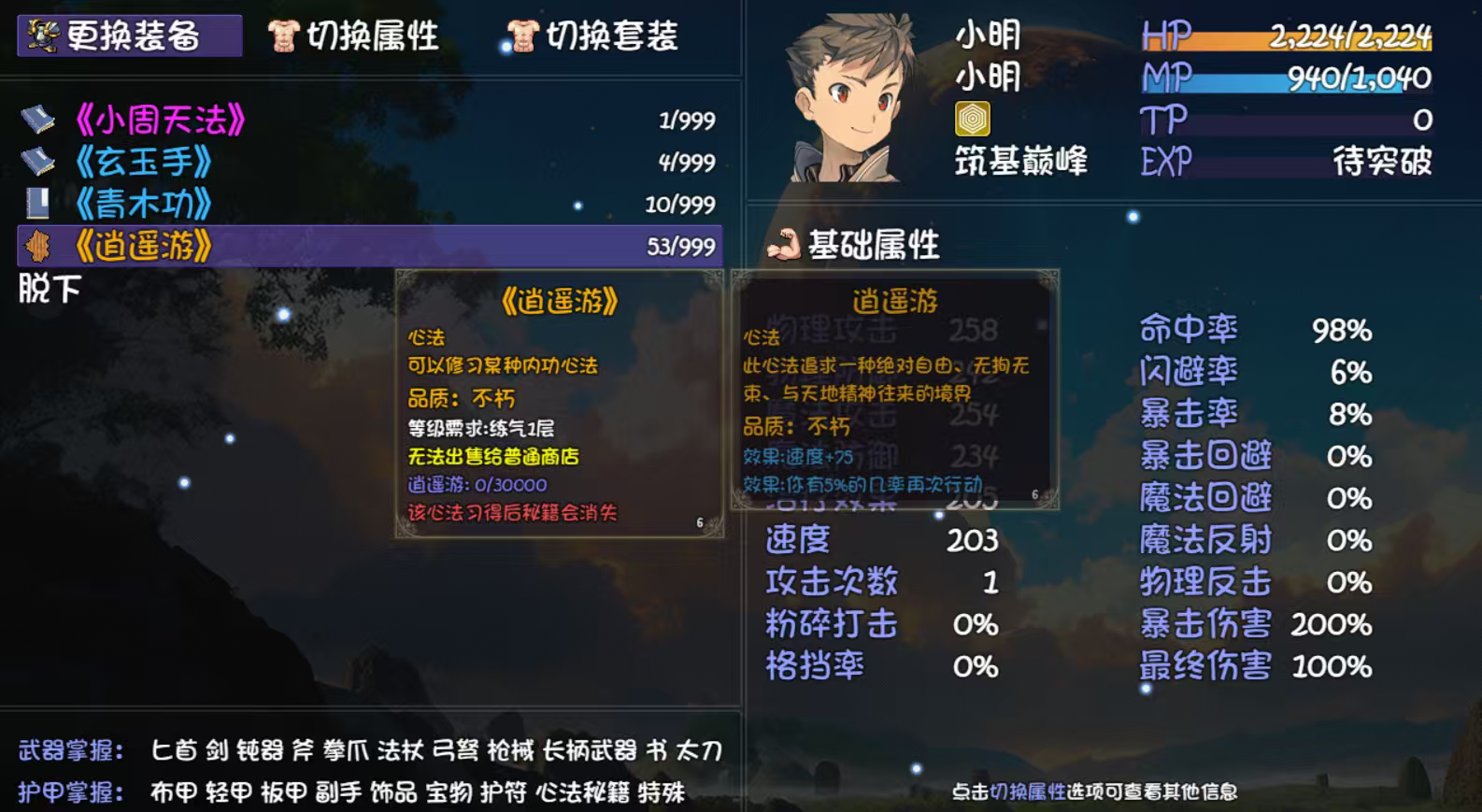Click the flexed arm icon beside 基础属性
The height and width of the screenshot is (812, 1482).
point(785,245)
